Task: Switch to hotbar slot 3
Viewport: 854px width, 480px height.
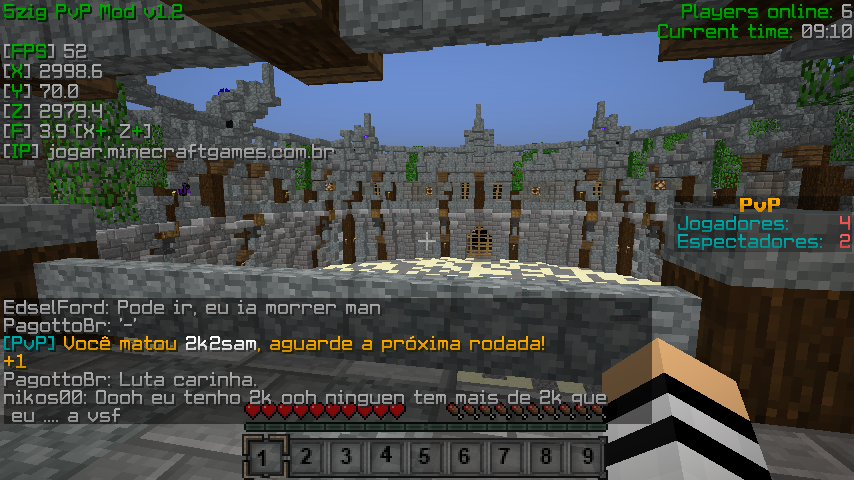Action: tap(345, 458)
